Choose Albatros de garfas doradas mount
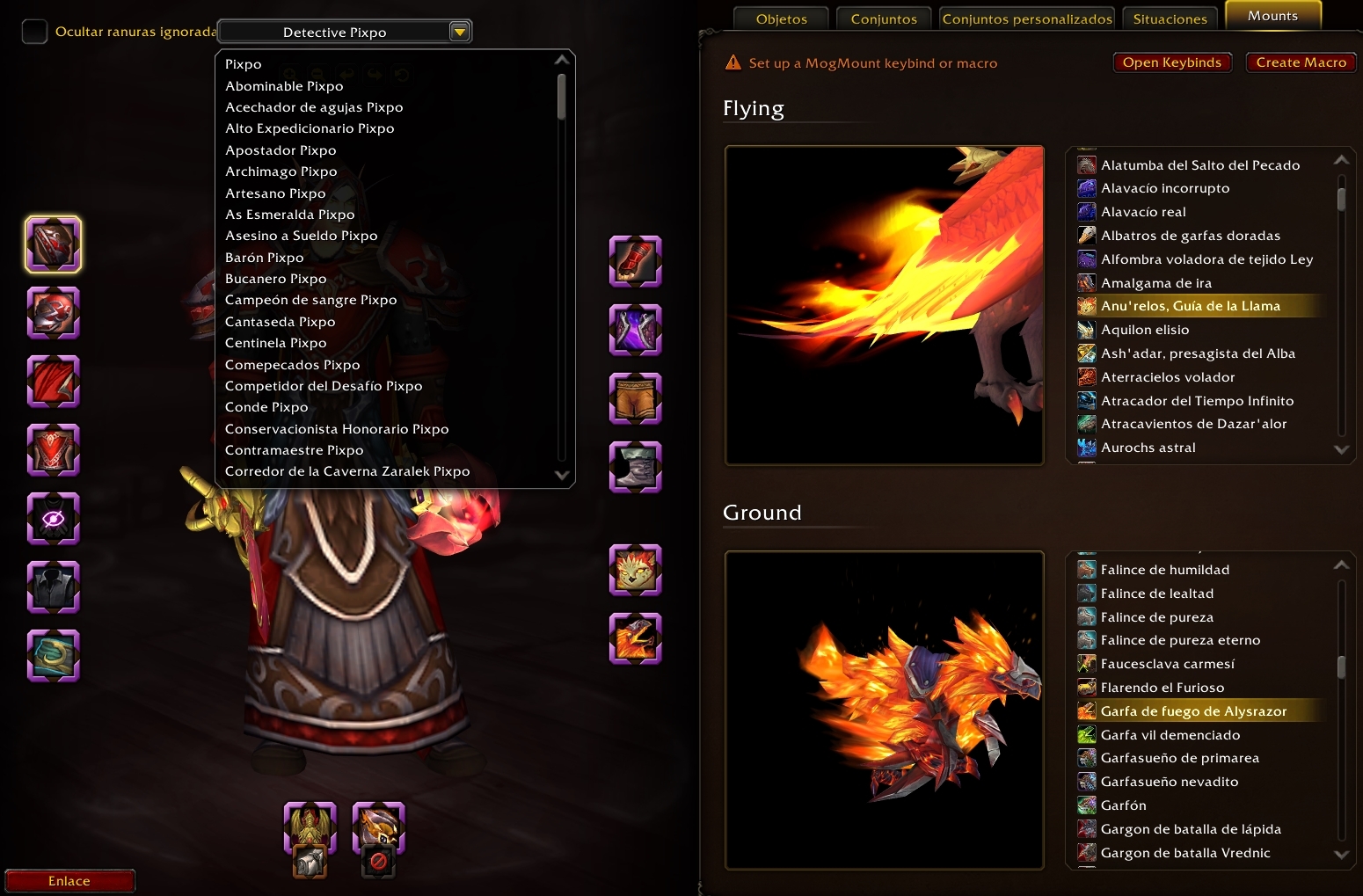The width and height of the screenshot is (1363, 896). (x=1190, y=236)
